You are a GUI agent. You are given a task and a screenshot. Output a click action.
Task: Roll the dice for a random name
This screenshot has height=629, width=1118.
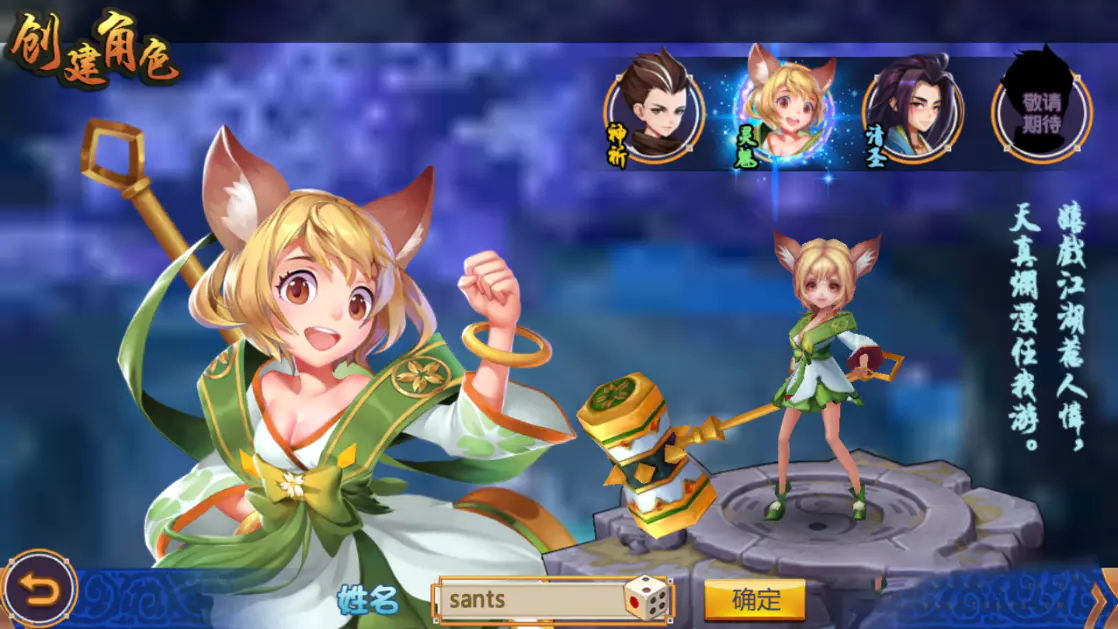pos(647,599)
